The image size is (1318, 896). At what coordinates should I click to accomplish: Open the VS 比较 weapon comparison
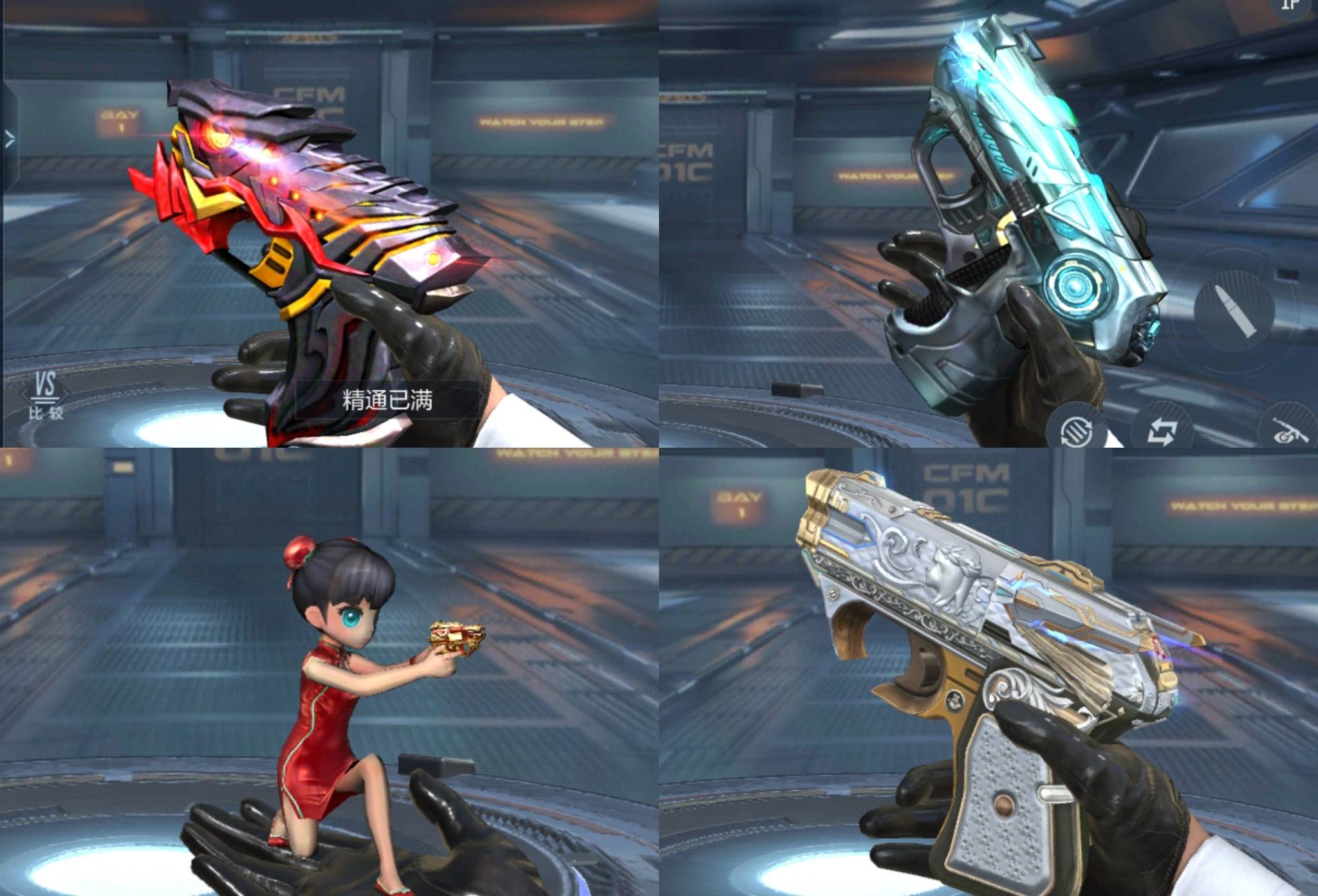pyautogui.click(x=45, y=395)
